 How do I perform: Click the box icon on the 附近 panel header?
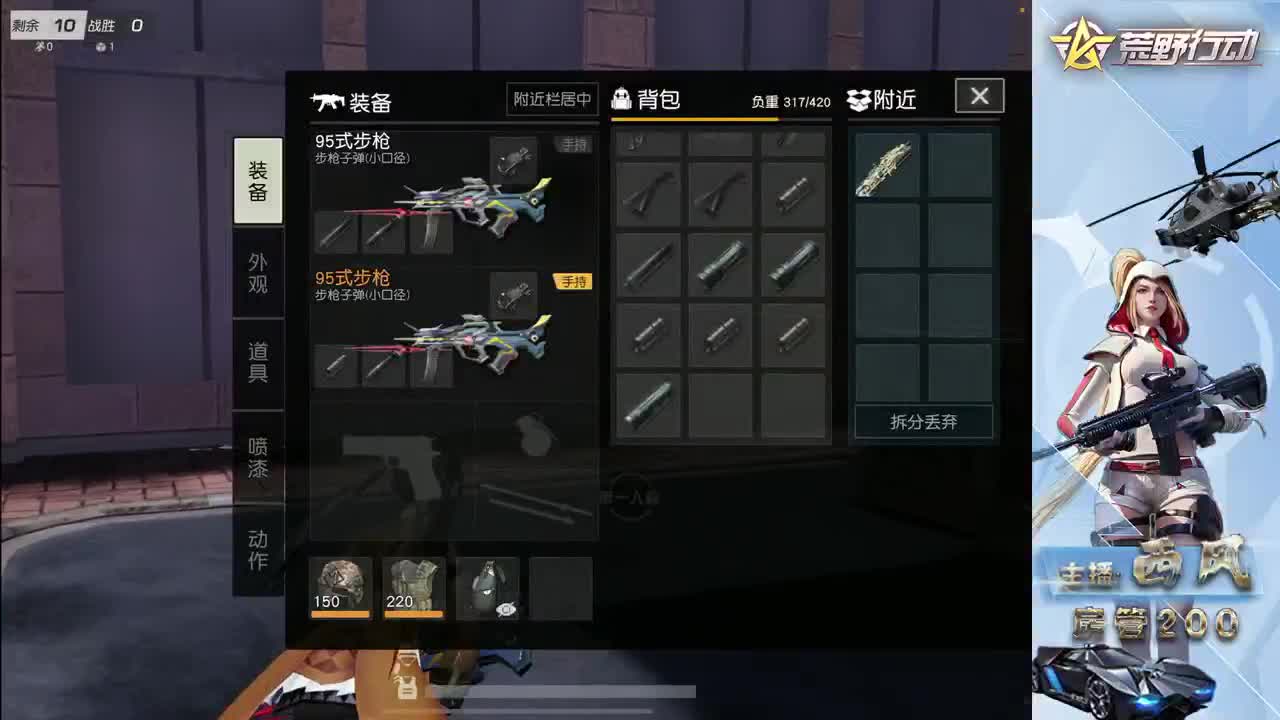click(858, 97)
